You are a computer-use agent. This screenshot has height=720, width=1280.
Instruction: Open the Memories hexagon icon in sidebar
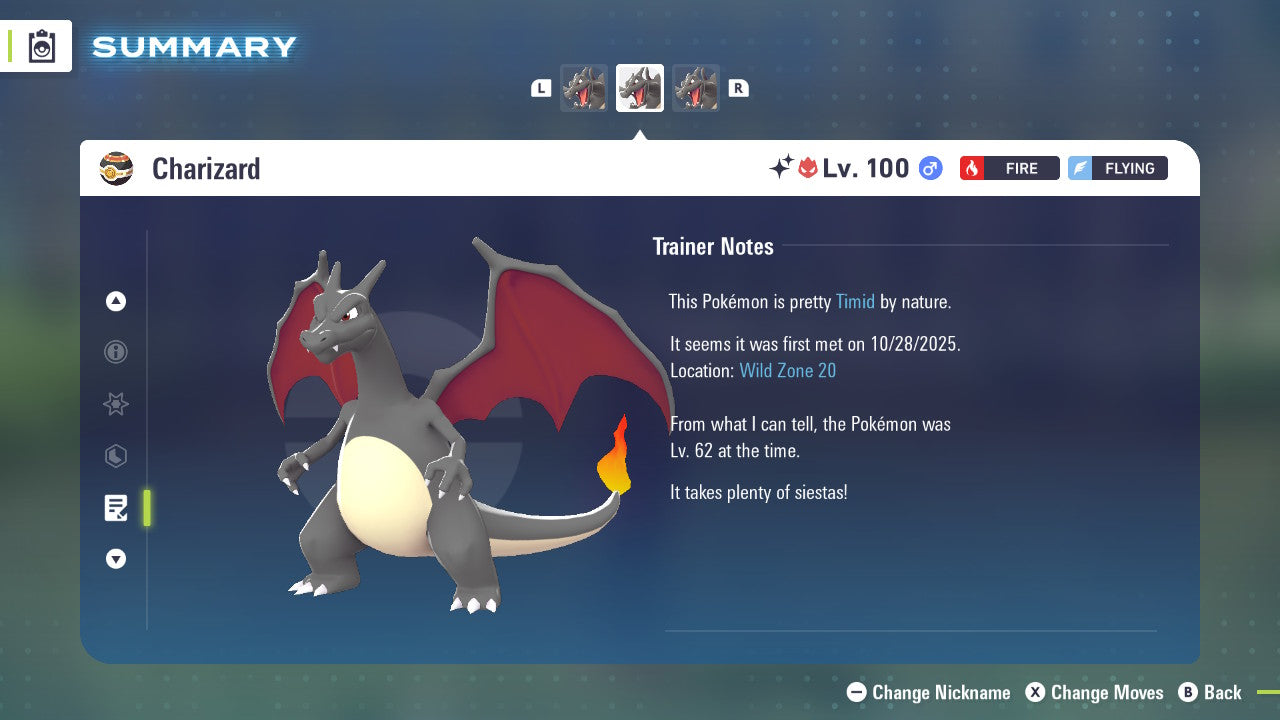click(115, 456)
